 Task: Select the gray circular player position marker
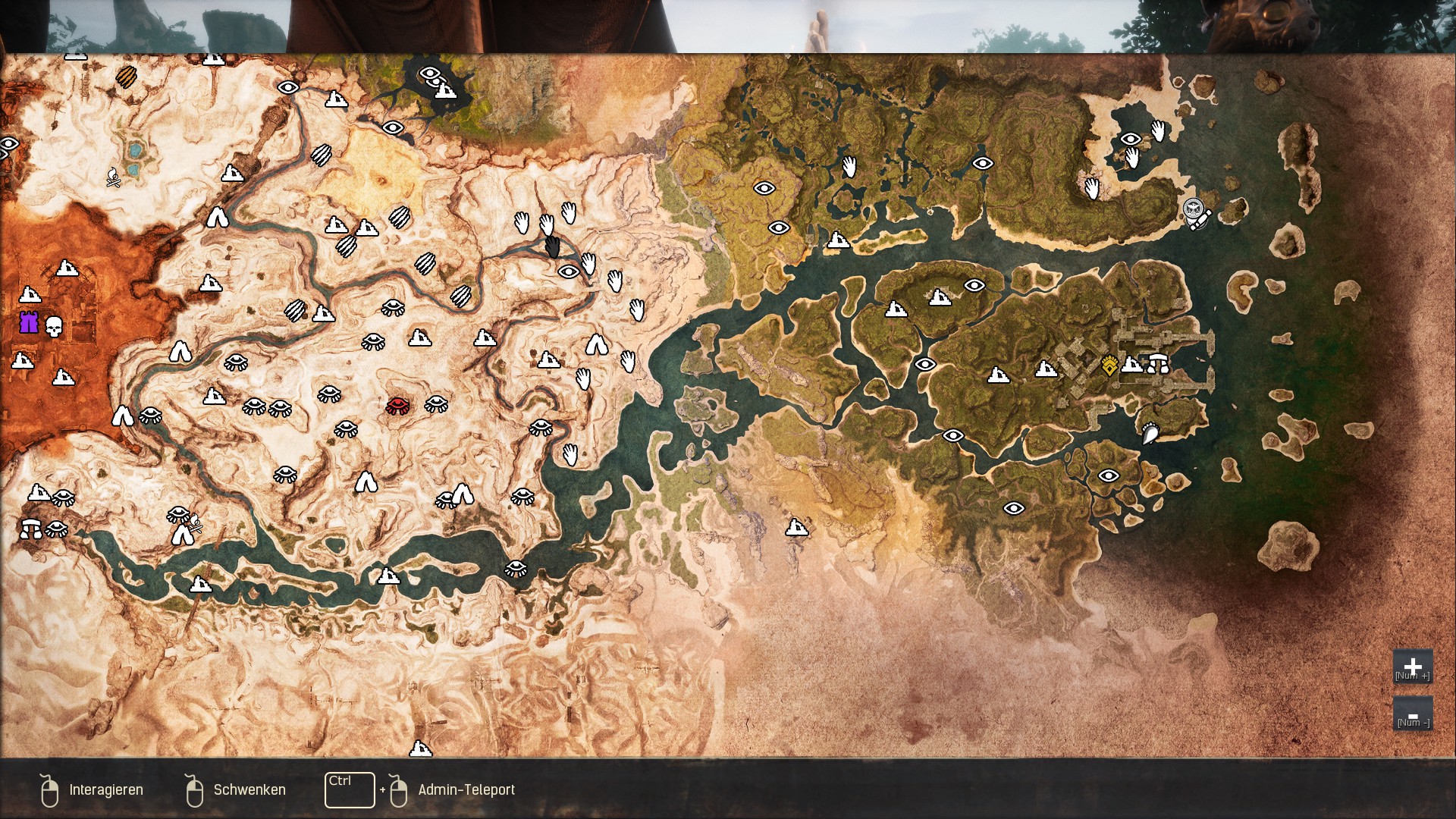(x=1194, y=209)
